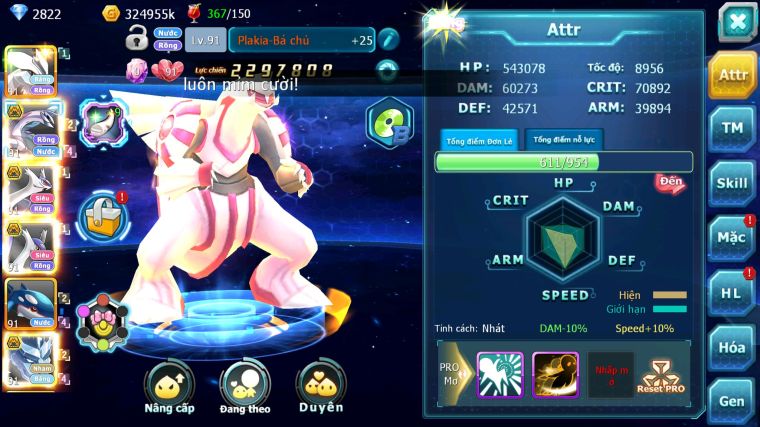
Task: Close the attribute panel with X button
Action: (736, 22)
